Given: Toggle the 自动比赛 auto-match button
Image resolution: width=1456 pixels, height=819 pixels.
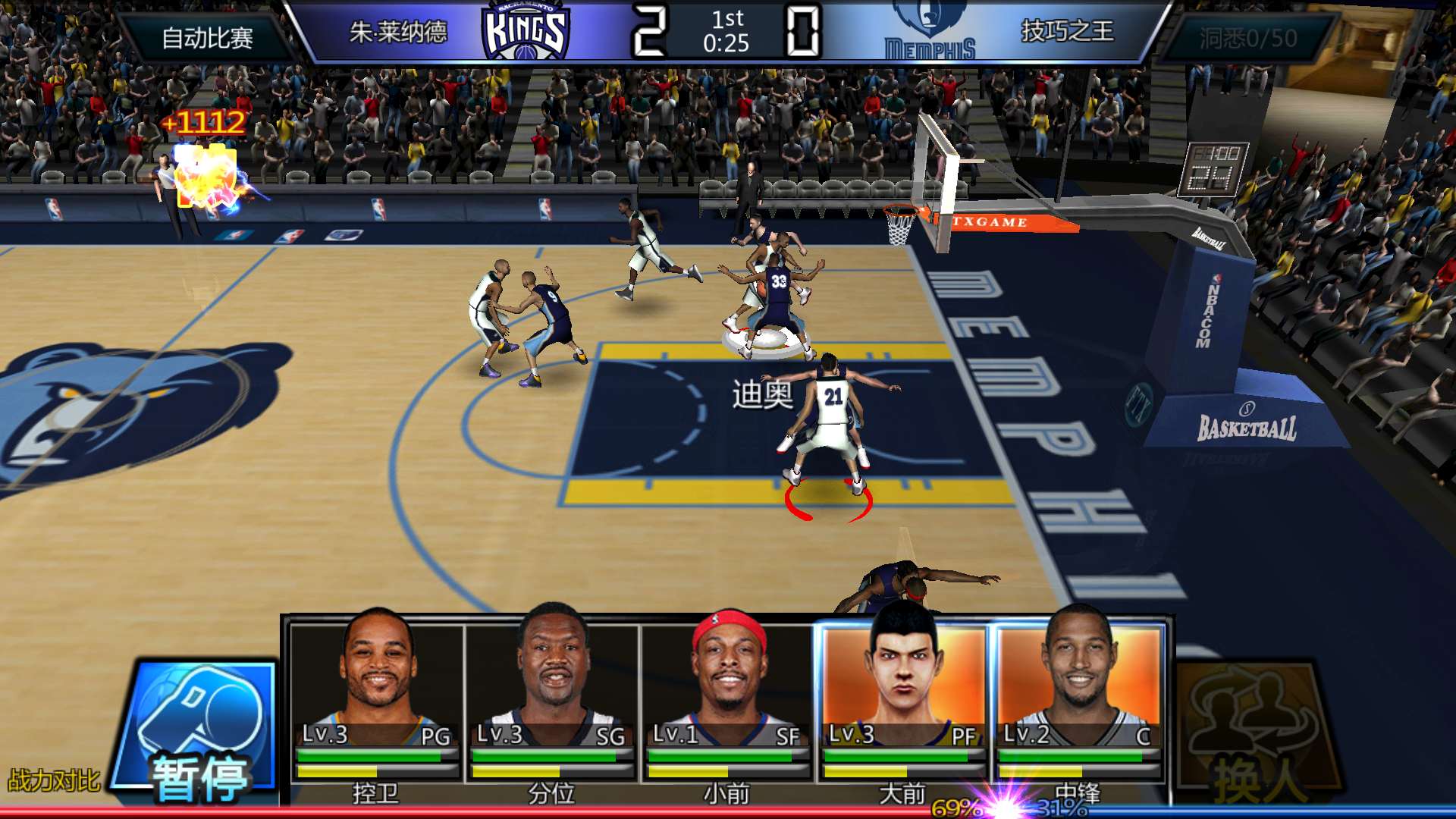Looking at the screenshot, I should coord(207,38).
